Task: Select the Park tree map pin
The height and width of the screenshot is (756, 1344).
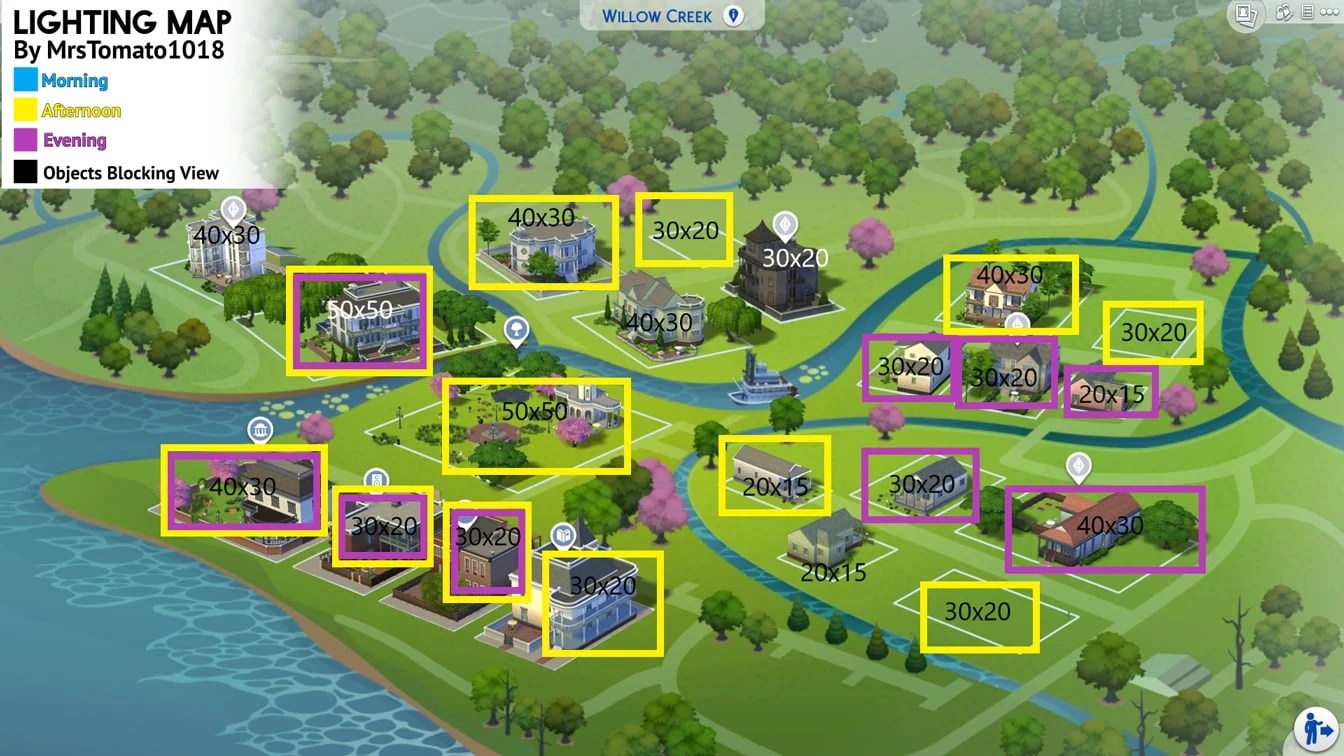Action: pyautogui.click(x=516, y=330)
